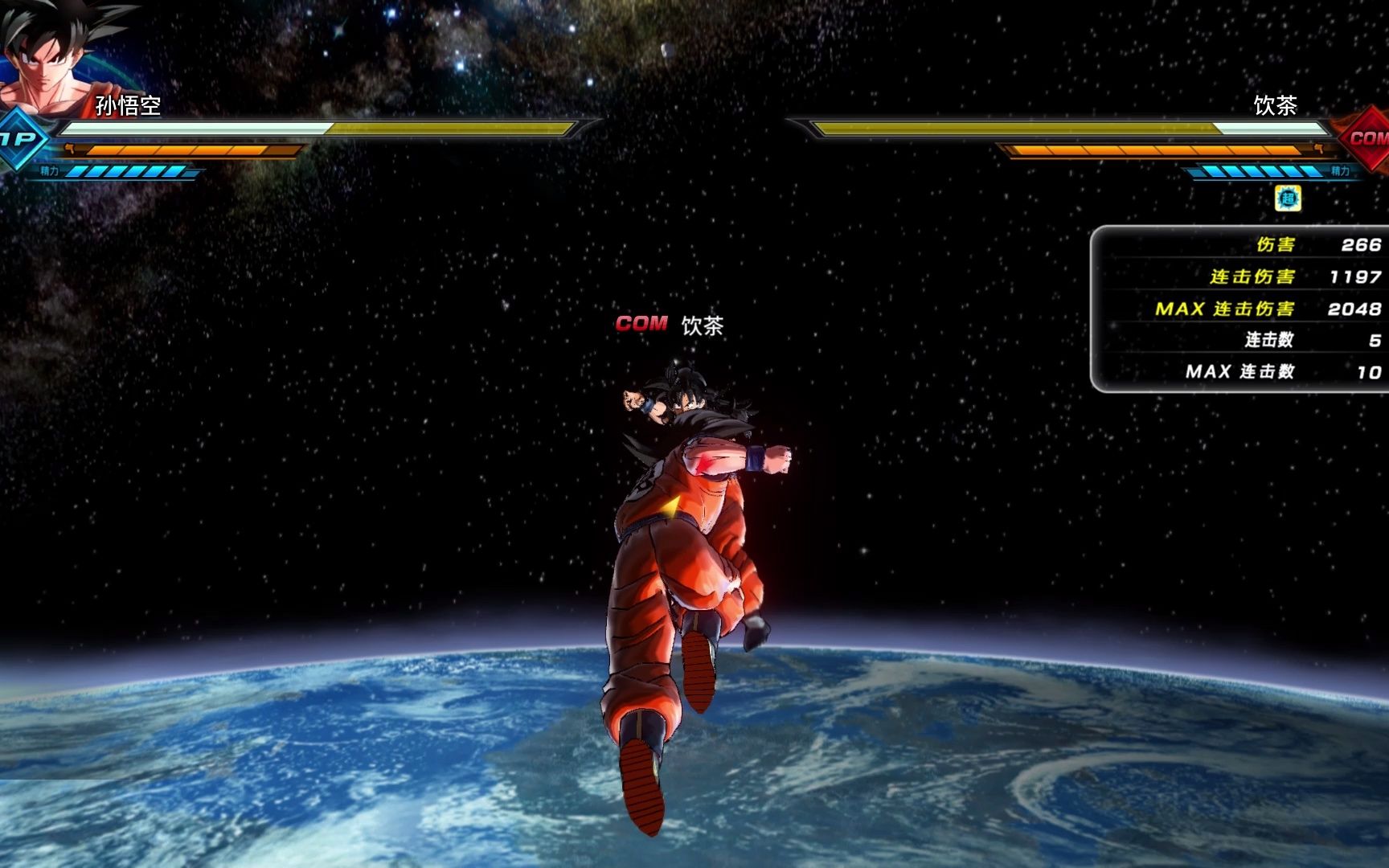
Task: Click the red COM opponent badge
Action: point(1366,138)
